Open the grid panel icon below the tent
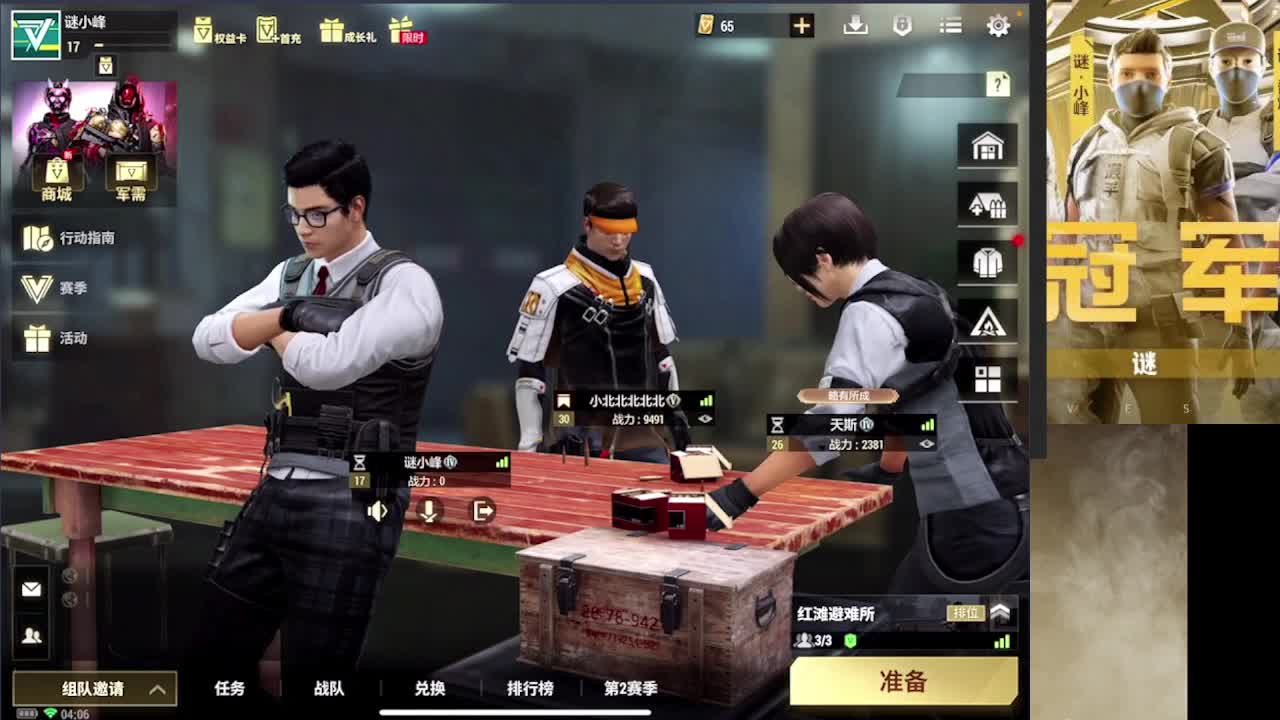This screenshot has width=1280, height=720. click(986, 378)
